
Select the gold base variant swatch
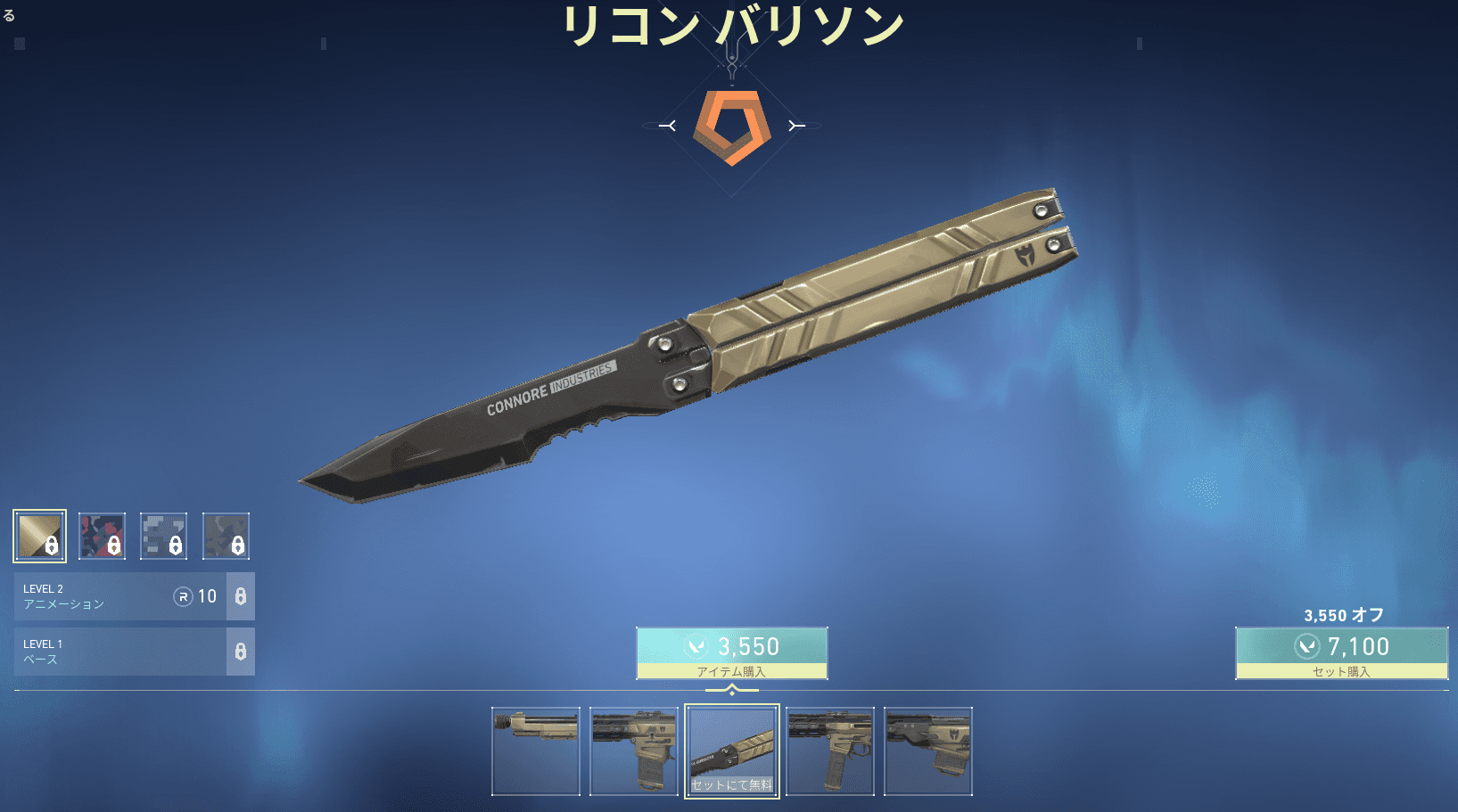tap(39, 536)
